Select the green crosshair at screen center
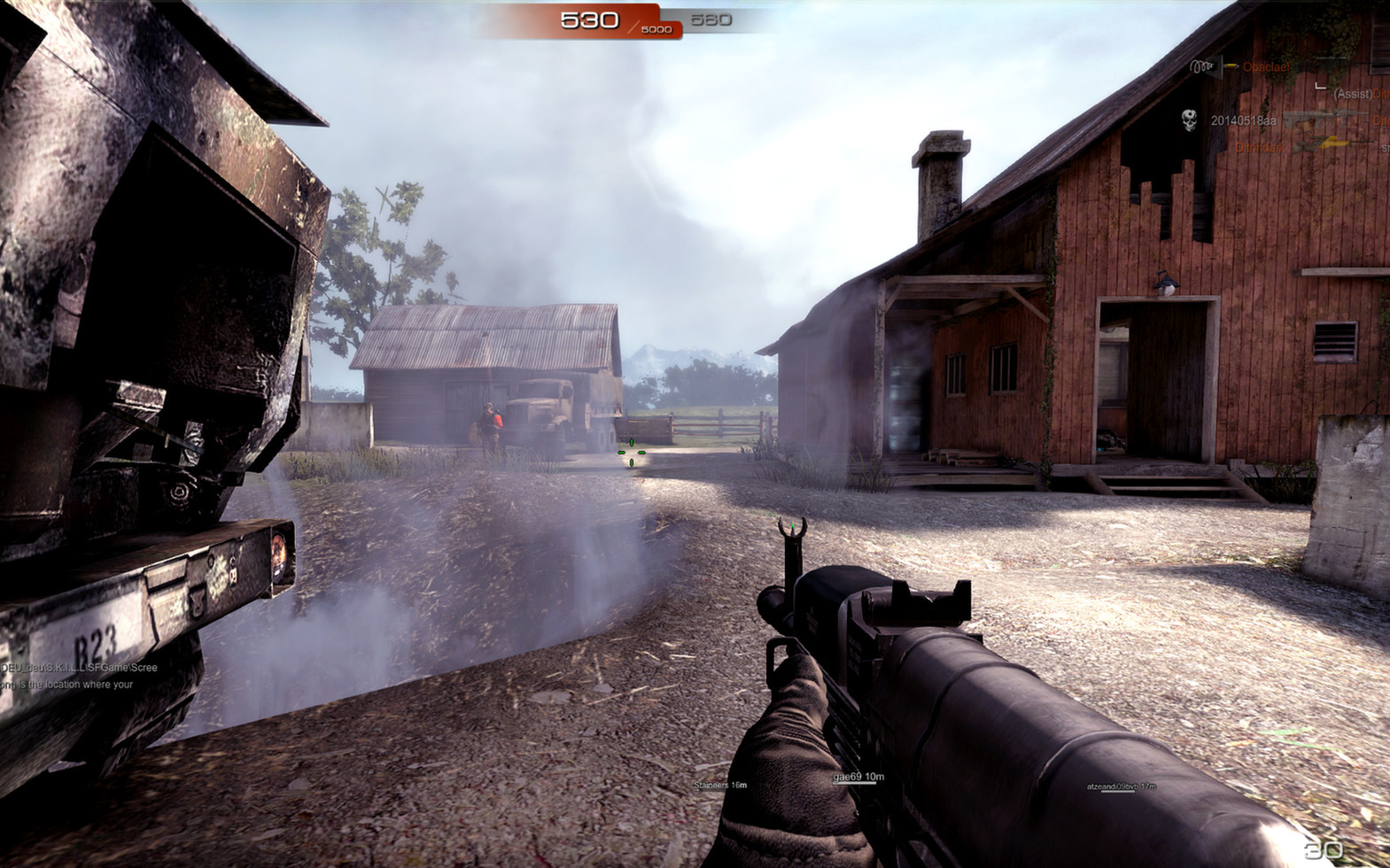The height and width of the screenshot is (868, 1390). (x=630, y=453)
